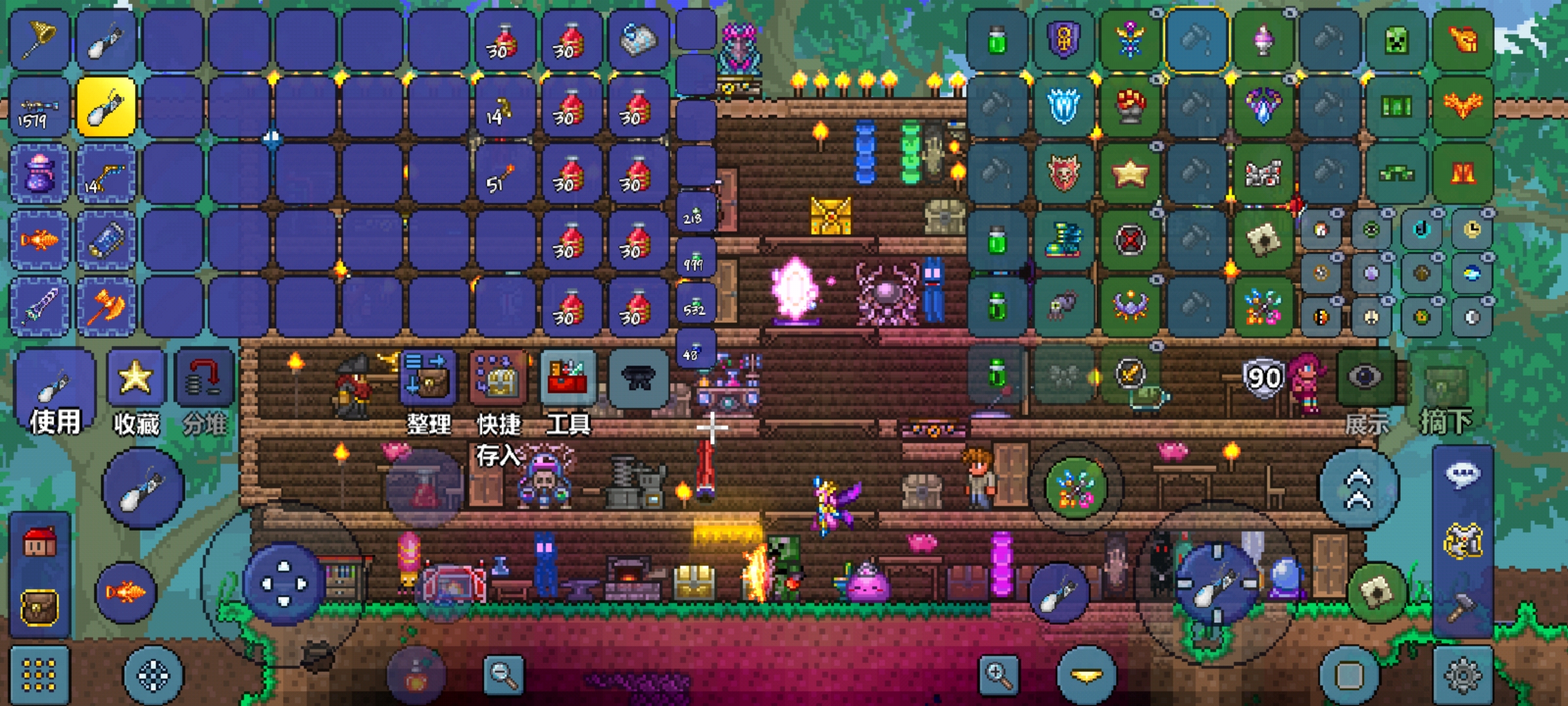Open the chat speech bubble
The image size is (1568, 706).
coord(1463,474)
